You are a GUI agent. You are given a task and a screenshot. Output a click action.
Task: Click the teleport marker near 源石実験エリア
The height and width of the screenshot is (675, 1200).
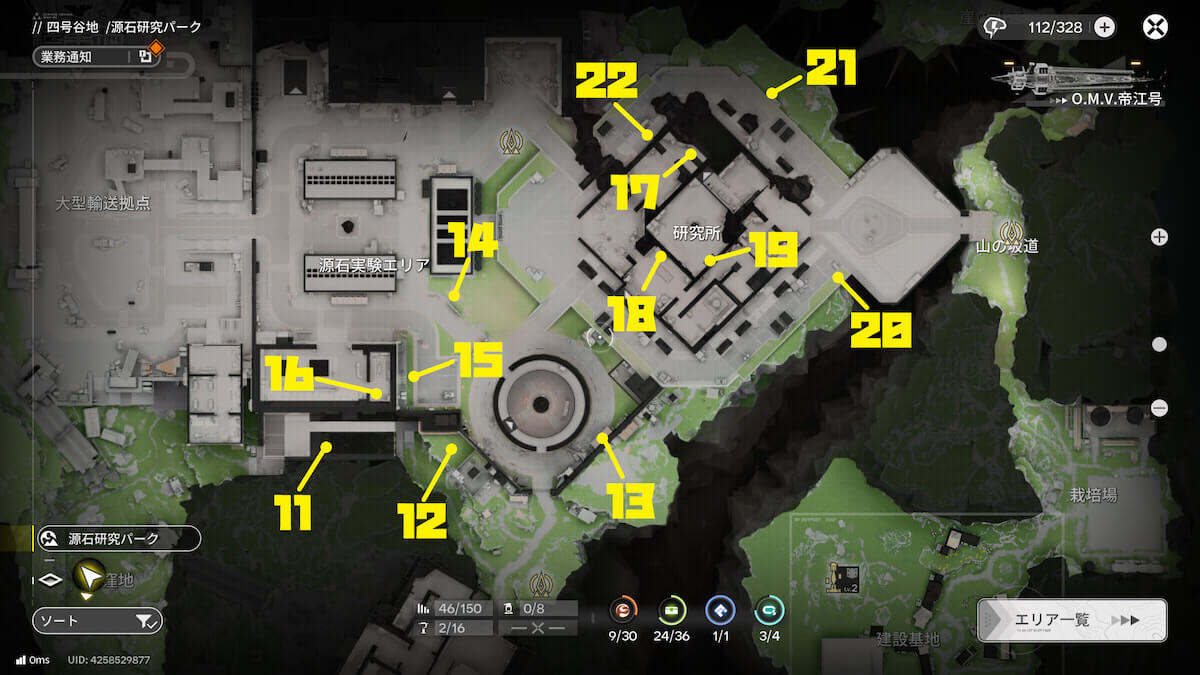[513, 143]
